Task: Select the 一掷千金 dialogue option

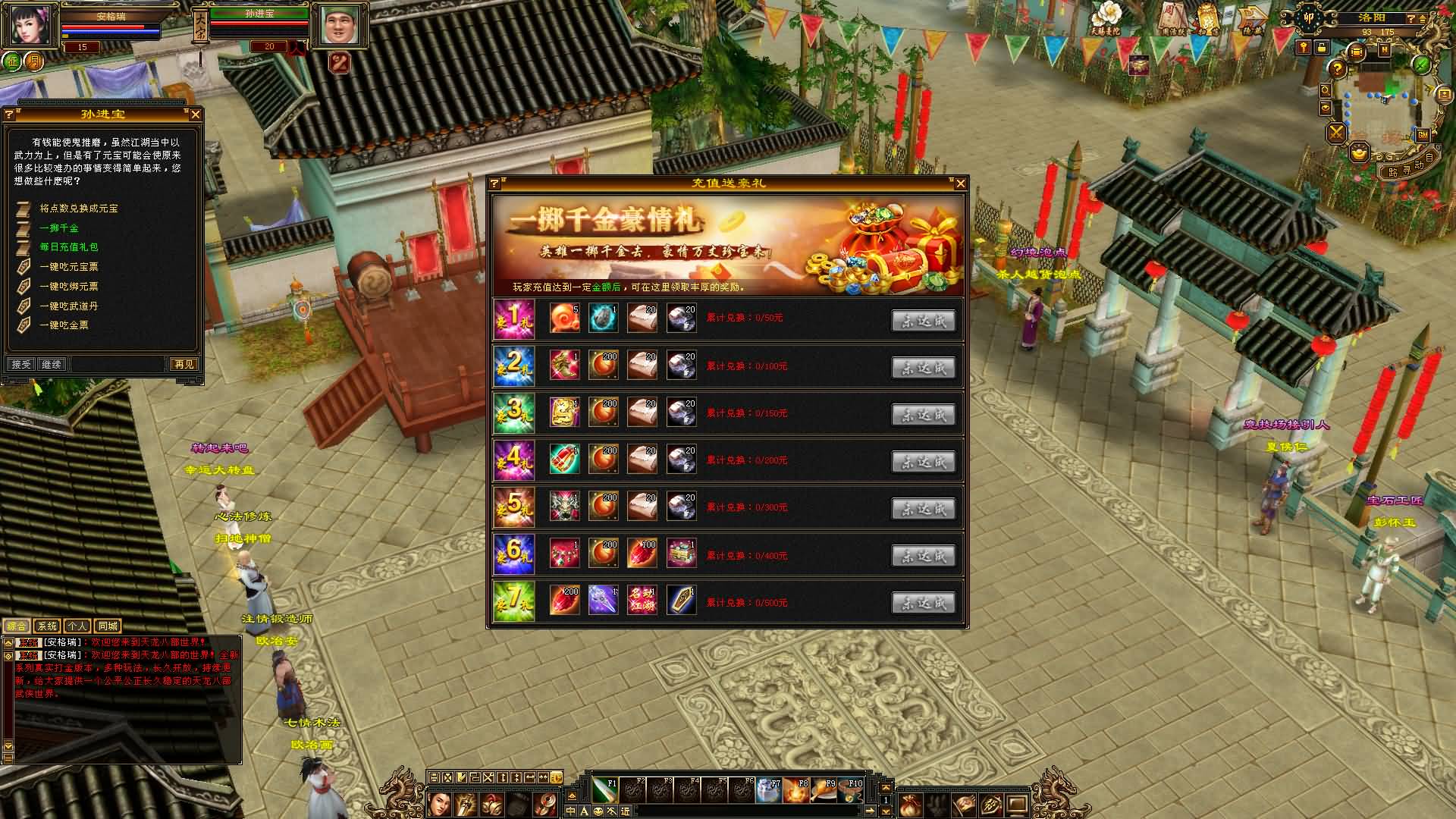Action: tap(59, 228)
